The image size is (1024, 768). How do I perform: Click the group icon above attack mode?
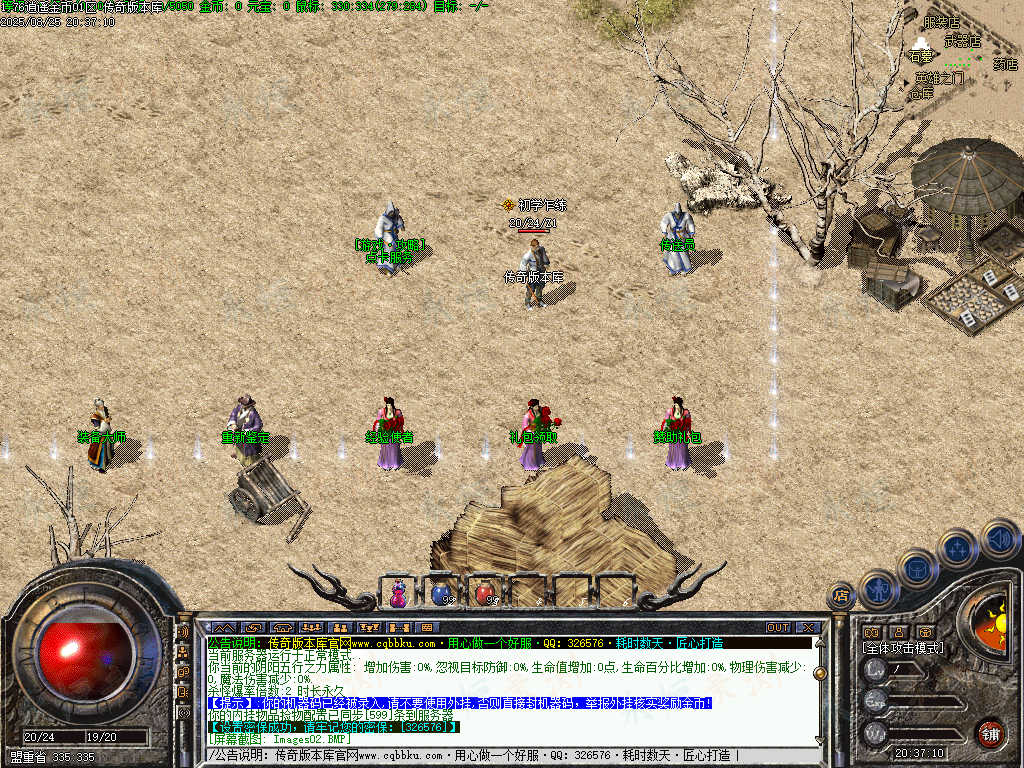[871, 632]
